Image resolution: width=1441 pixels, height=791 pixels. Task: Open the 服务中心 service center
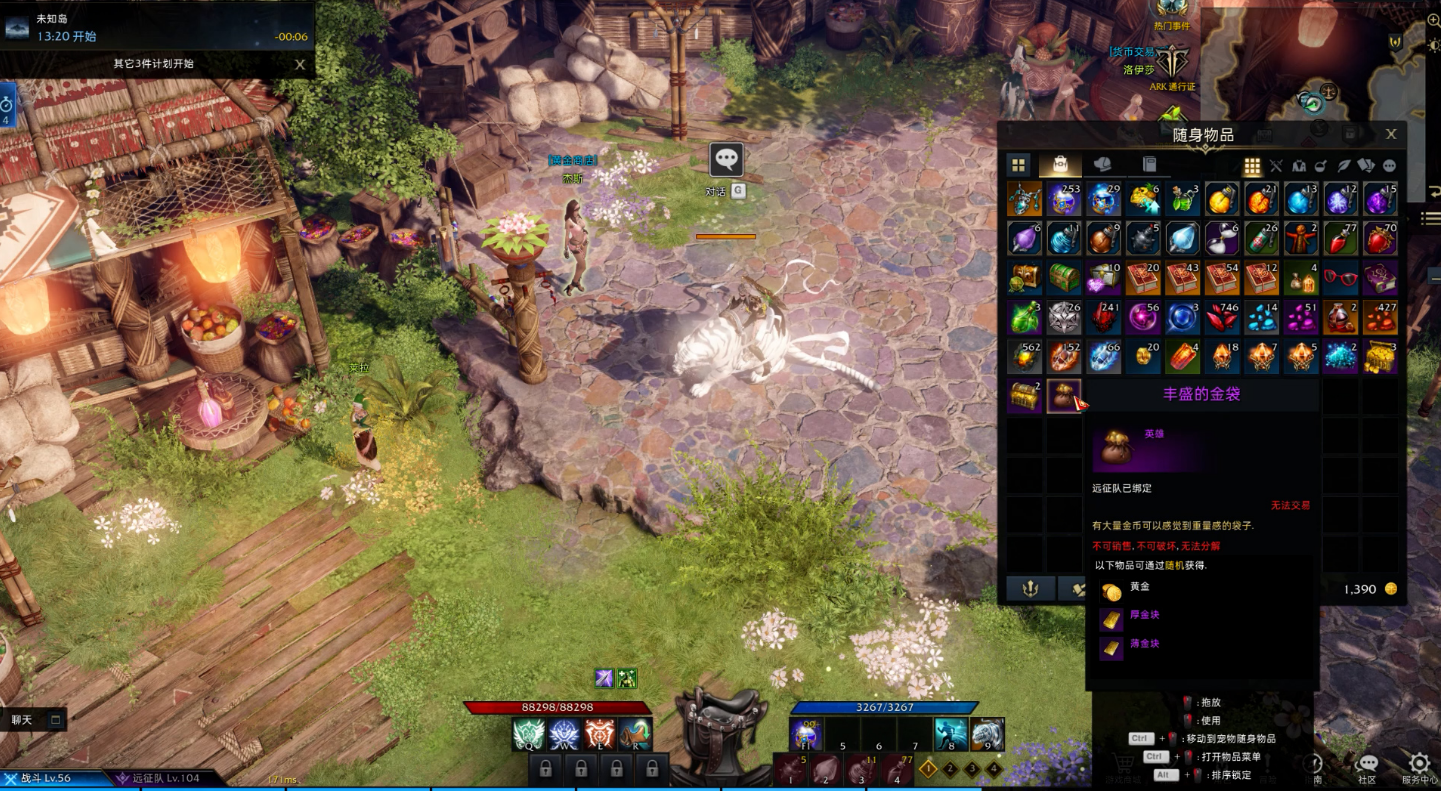click(x=1418, y=768)
